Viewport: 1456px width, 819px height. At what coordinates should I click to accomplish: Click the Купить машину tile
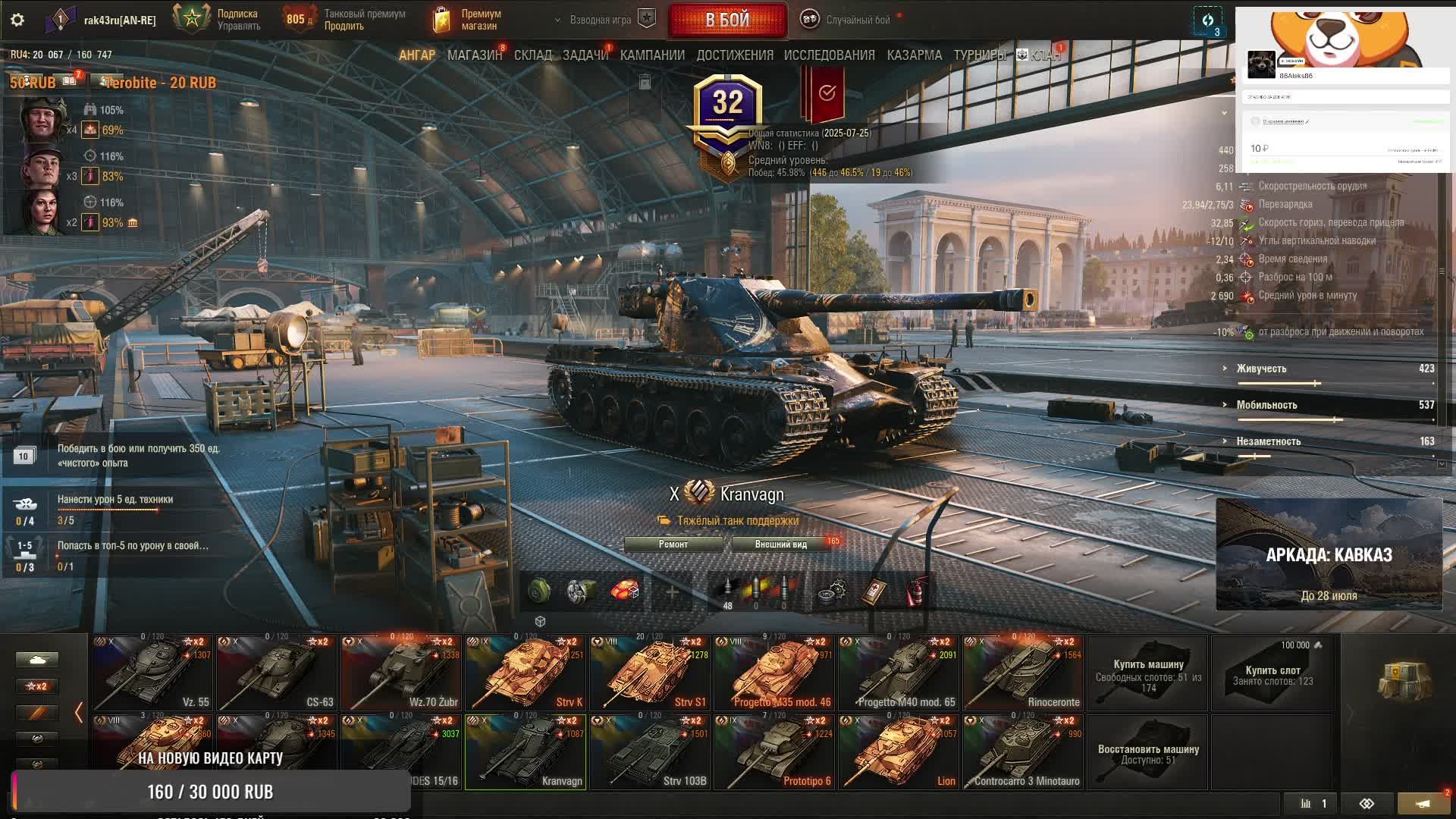pos(1147,673)
